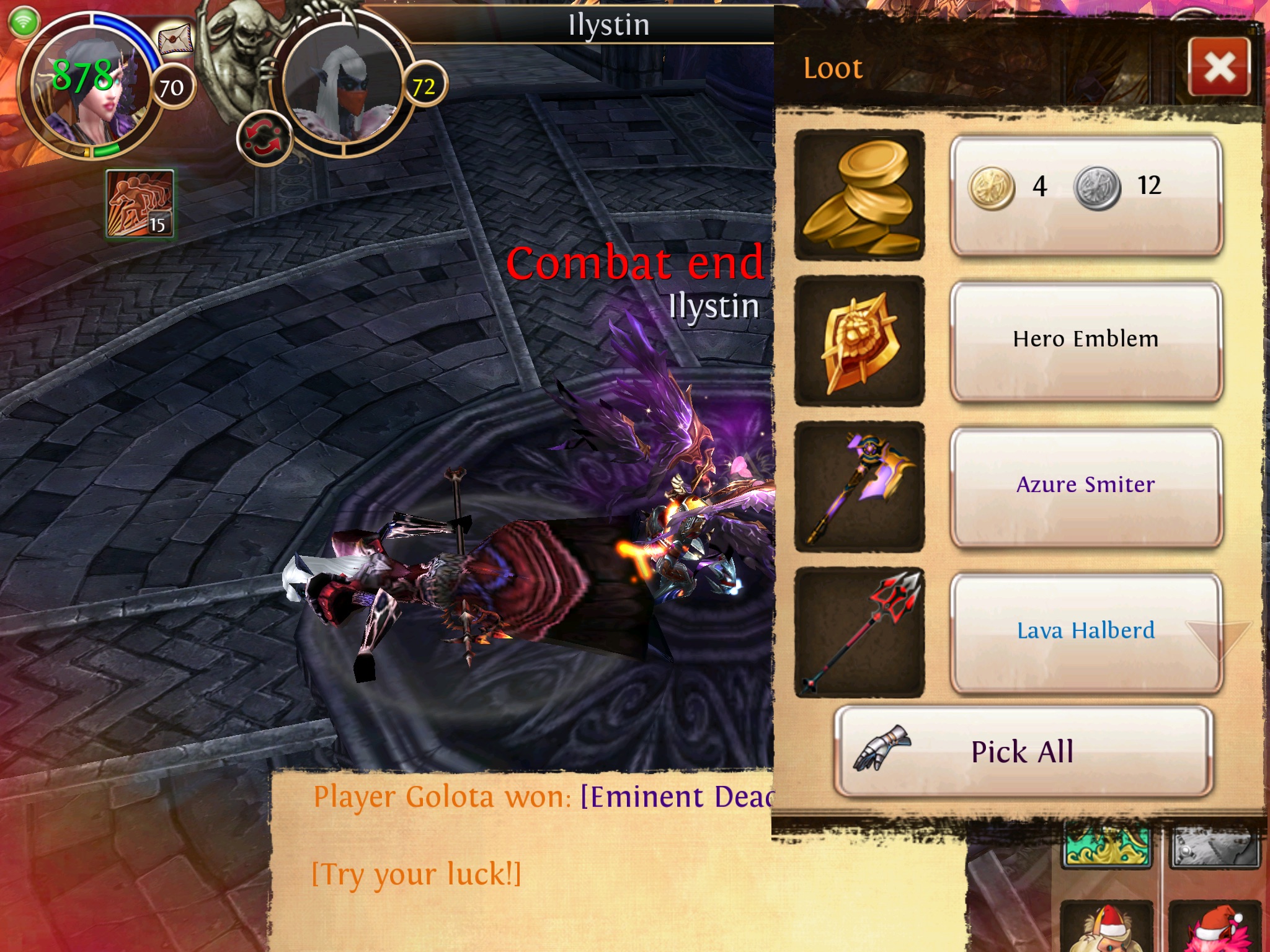Select the Hero Emblem item icon
Image resolution: width=1270 pixels, height=952 pixels.
[859, 341]
